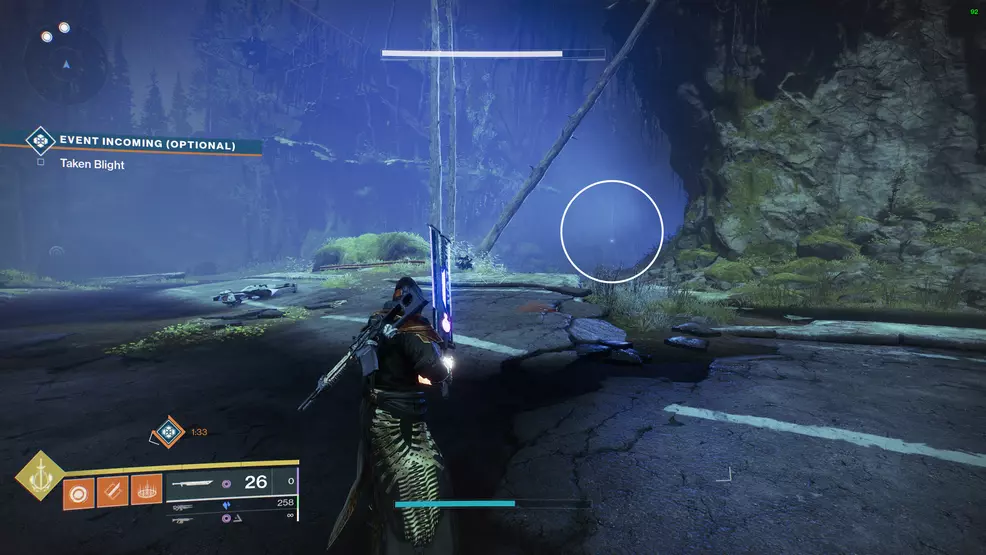Click the Taken Blight objective entry
The width and height of the screenshot is (986, 555).
[91, 164]
